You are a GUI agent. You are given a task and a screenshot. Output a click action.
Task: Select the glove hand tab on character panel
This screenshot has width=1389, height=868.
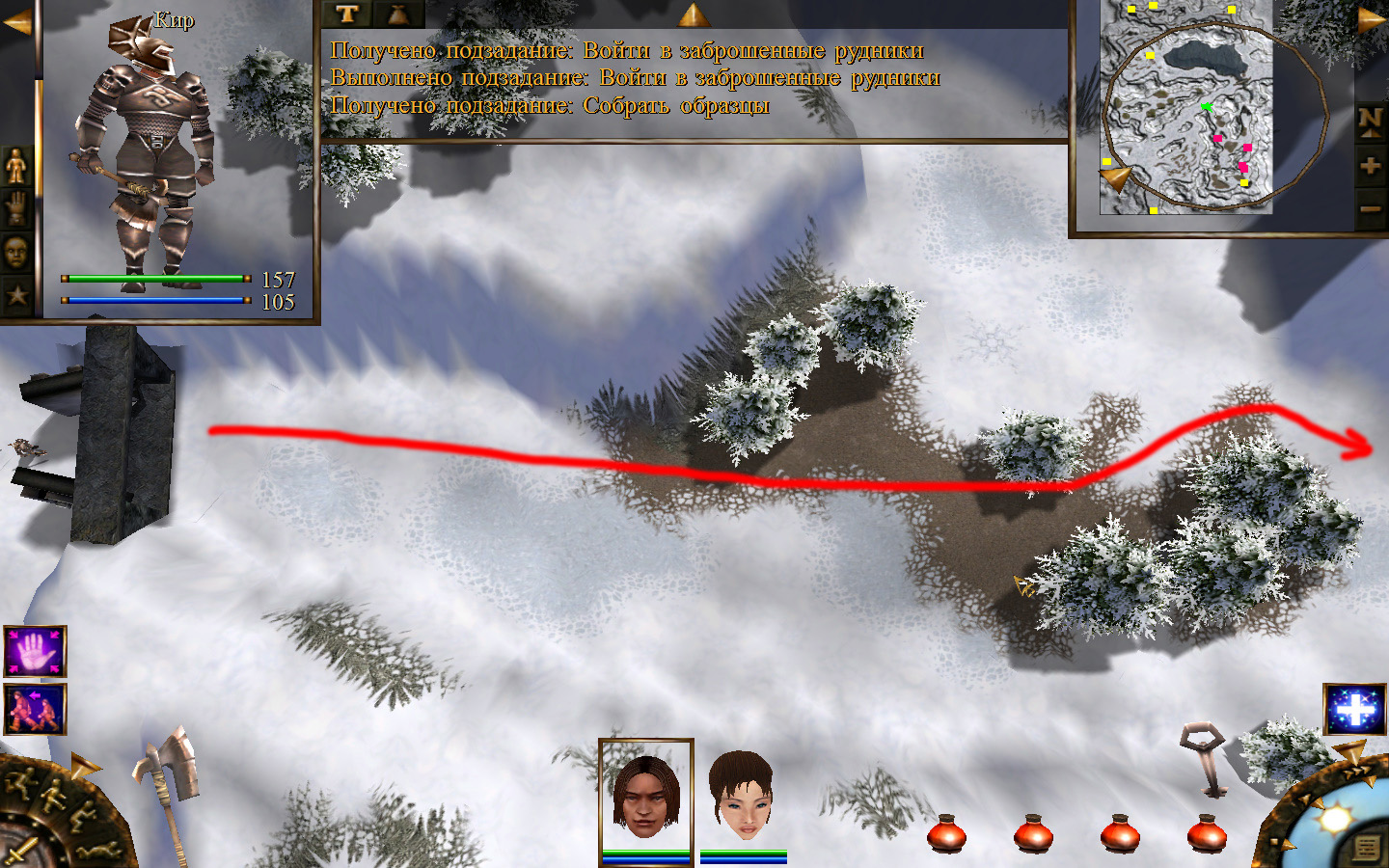tap(16, 207)
